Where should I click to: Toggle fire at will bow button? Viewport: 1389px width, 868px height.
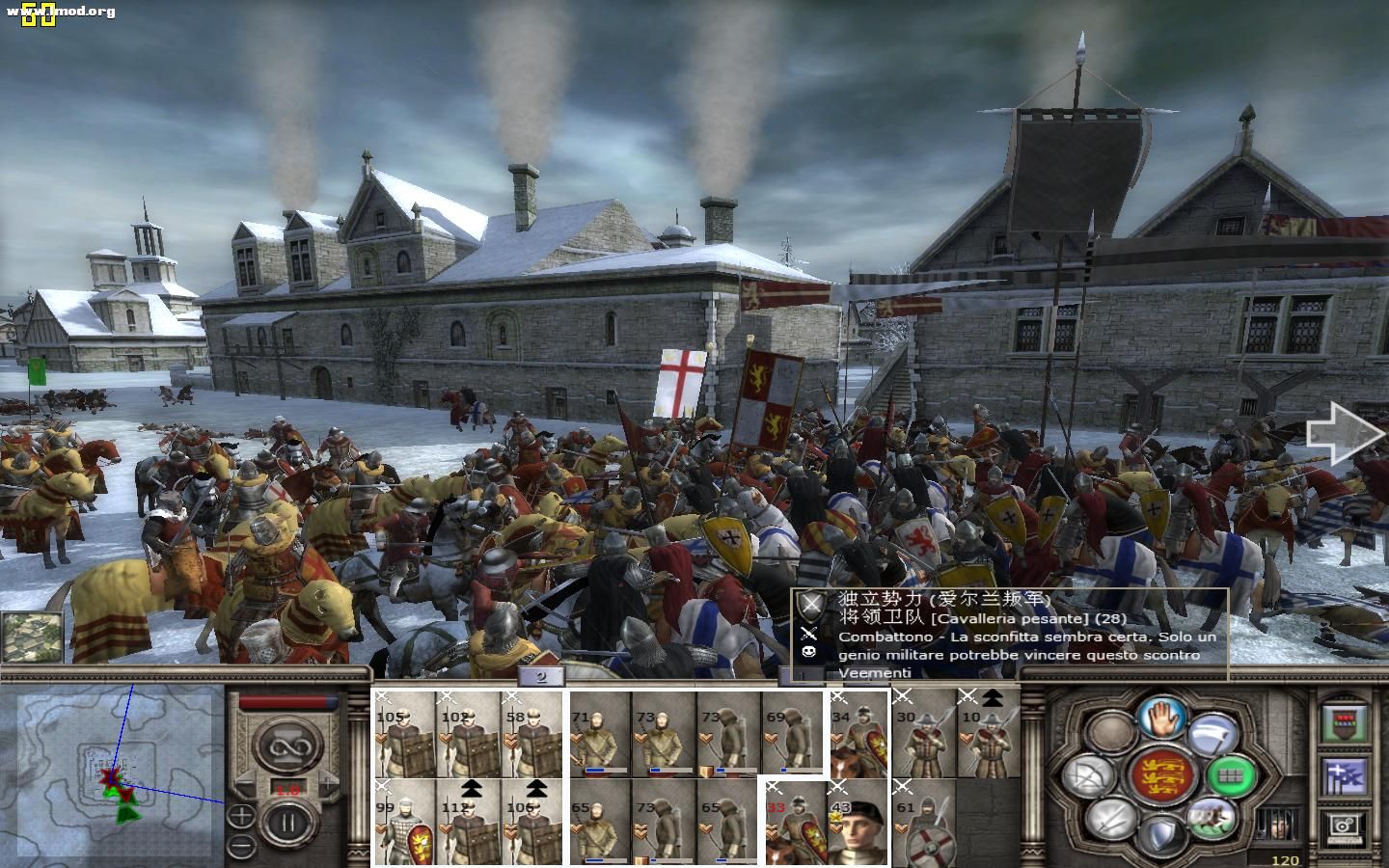point(1090,776)
